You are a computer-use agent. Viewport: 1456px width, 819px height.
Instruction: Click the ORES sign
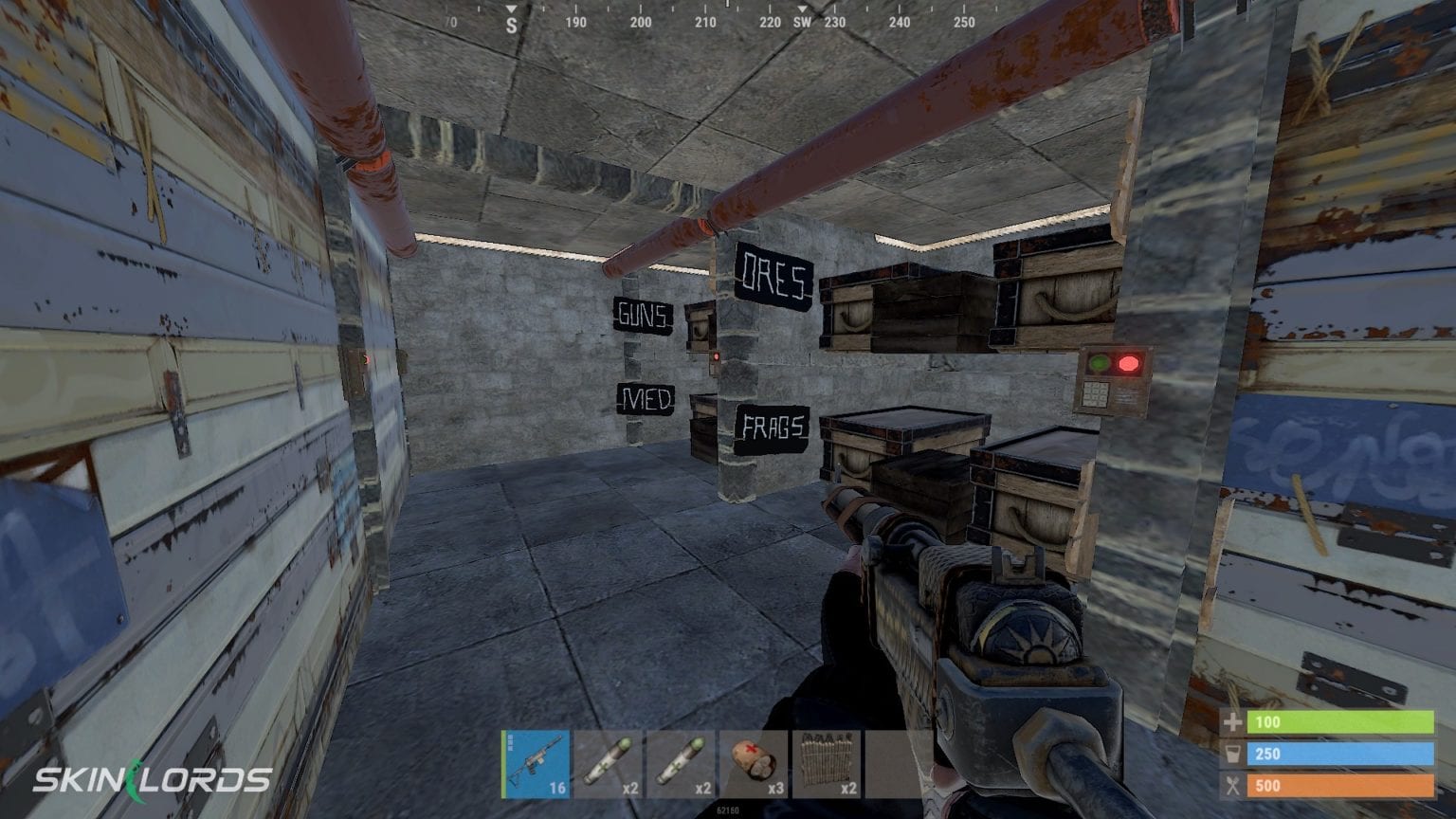coord(773,274)
